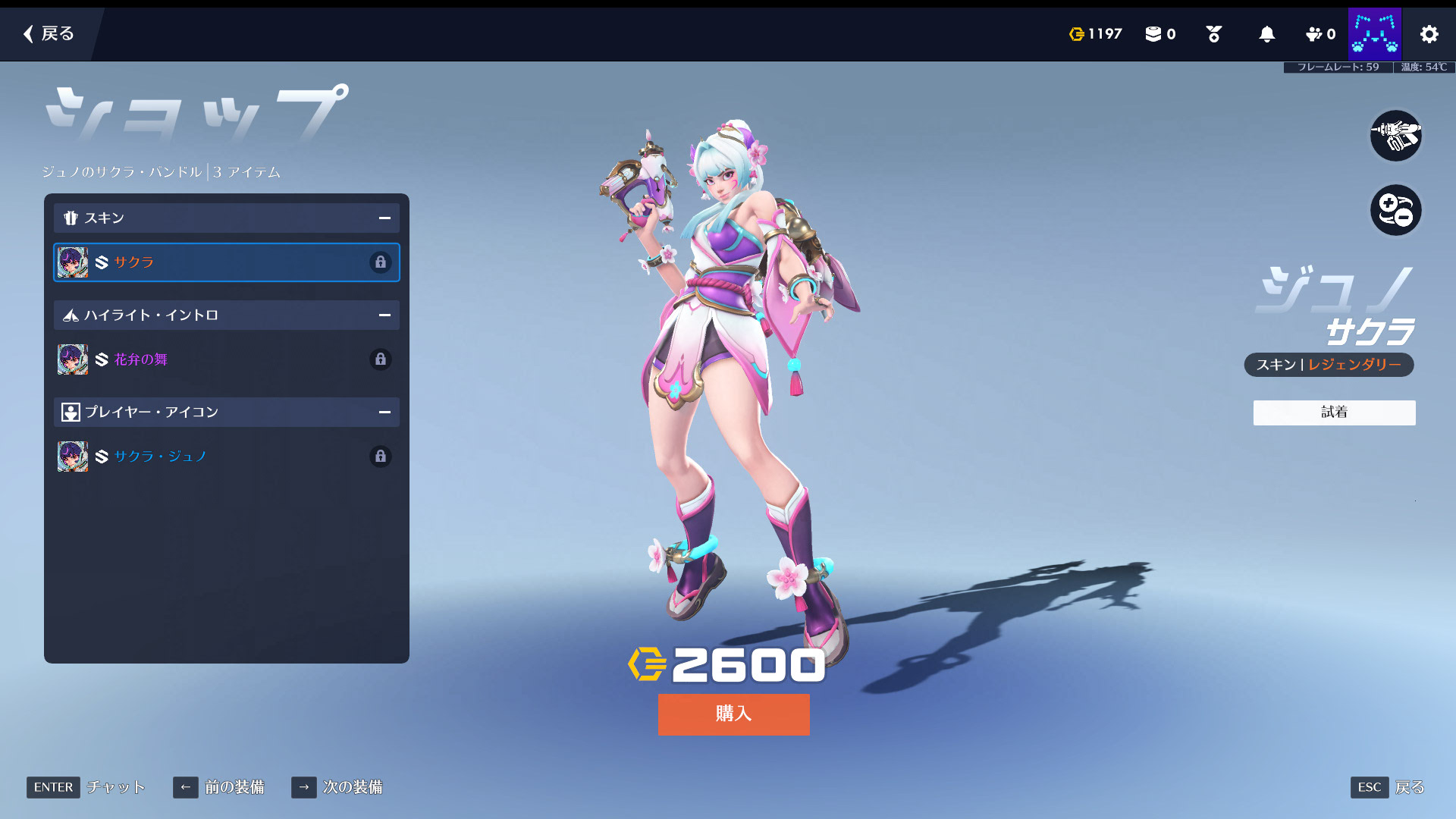This screenshot has width=1456, height=819.
Task: Collapse the ハイライト・イントロ section
Action: [384, 315]
